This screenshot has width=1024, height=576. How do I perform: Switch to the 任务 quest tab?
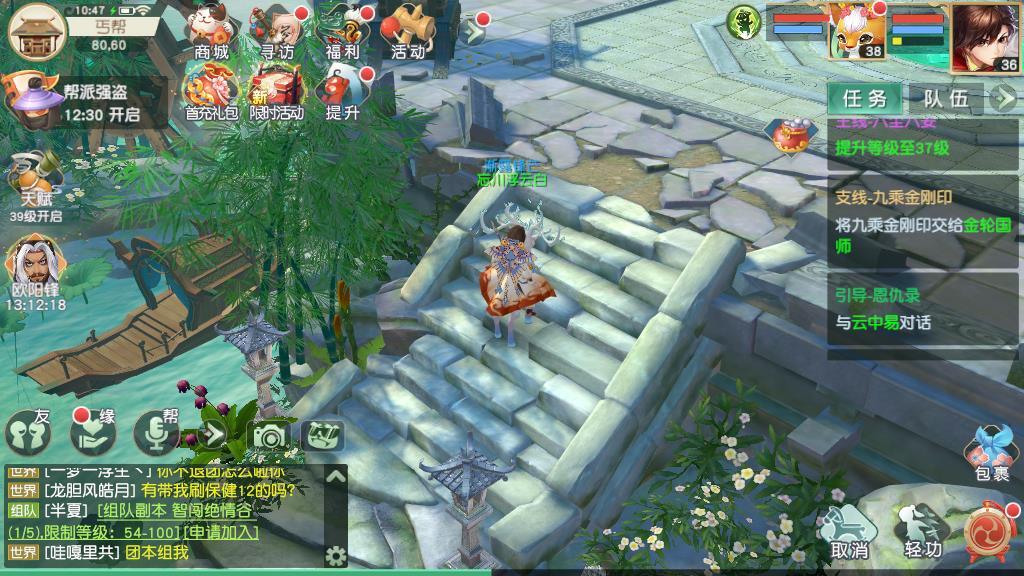click(864, 98)
